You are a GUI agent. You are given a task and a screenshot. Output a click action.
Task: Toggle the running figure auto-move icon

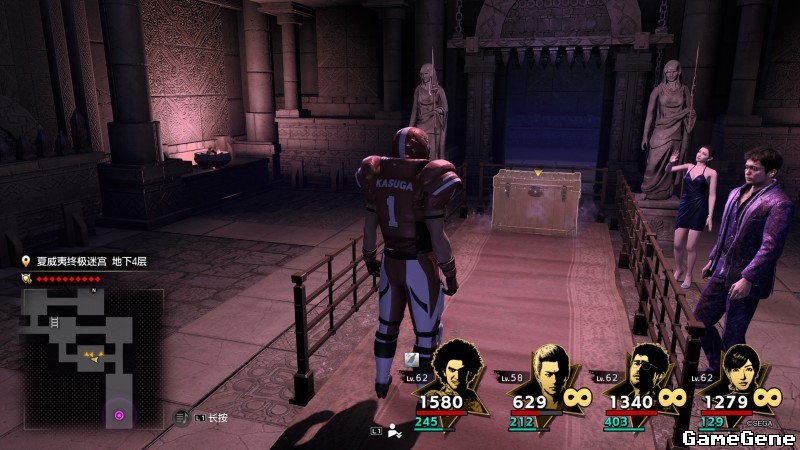tap(394, 432)
